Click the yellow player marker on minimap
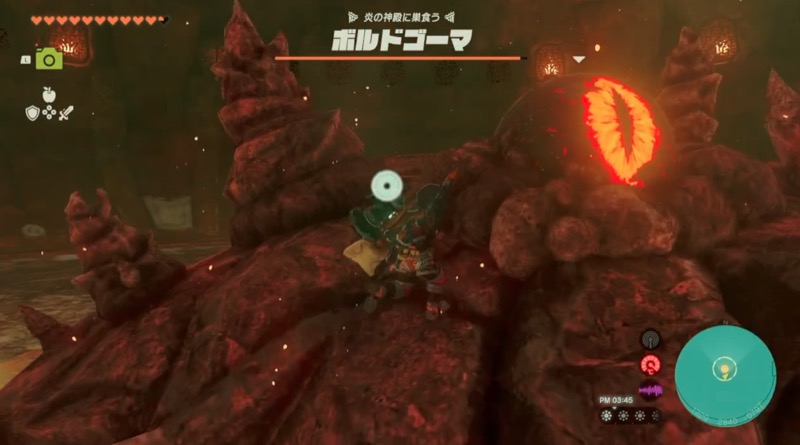The height and width of the screenshot is (445, 800). (719, 371)
